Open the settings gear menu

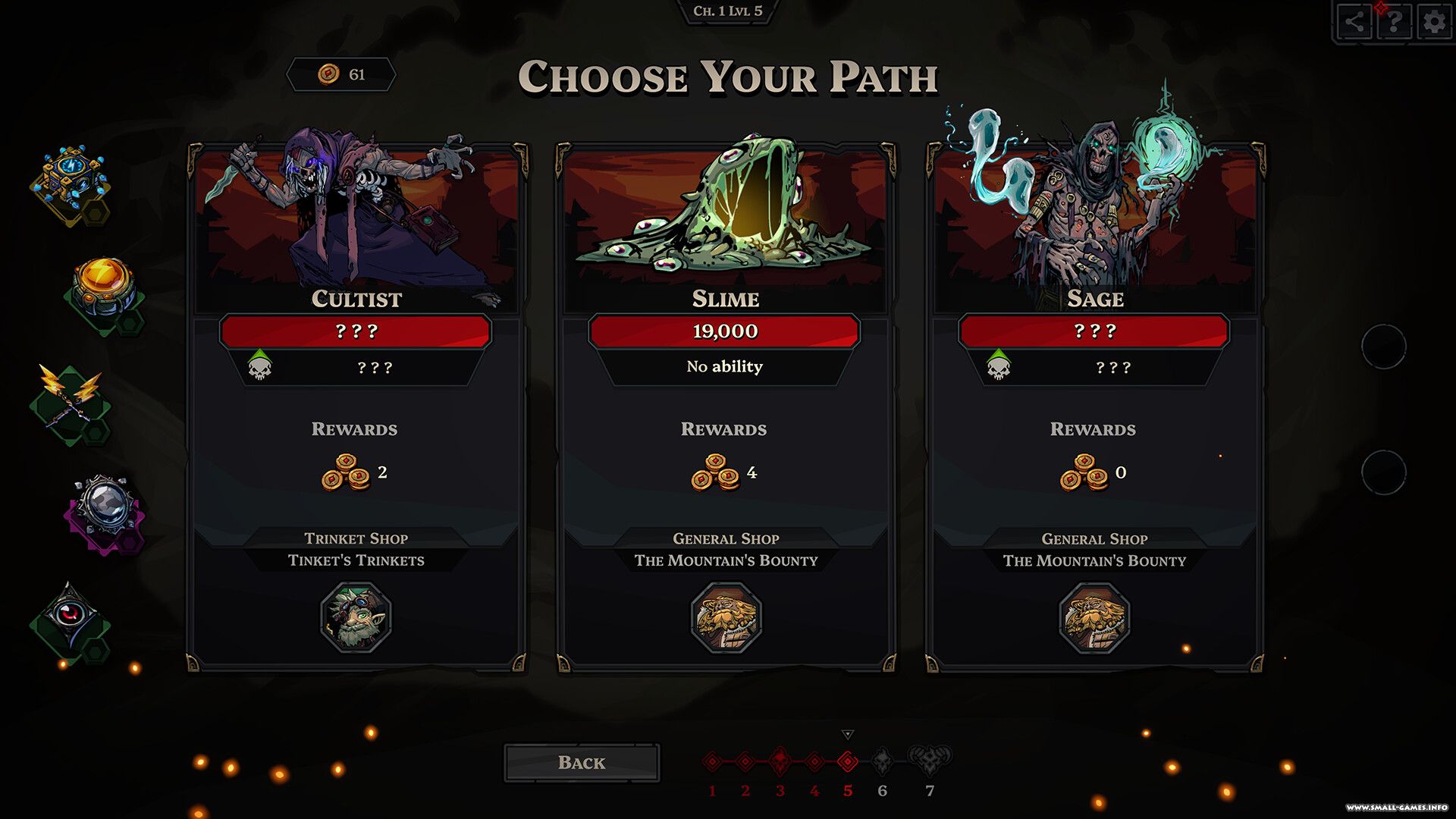coord(1434,22)
